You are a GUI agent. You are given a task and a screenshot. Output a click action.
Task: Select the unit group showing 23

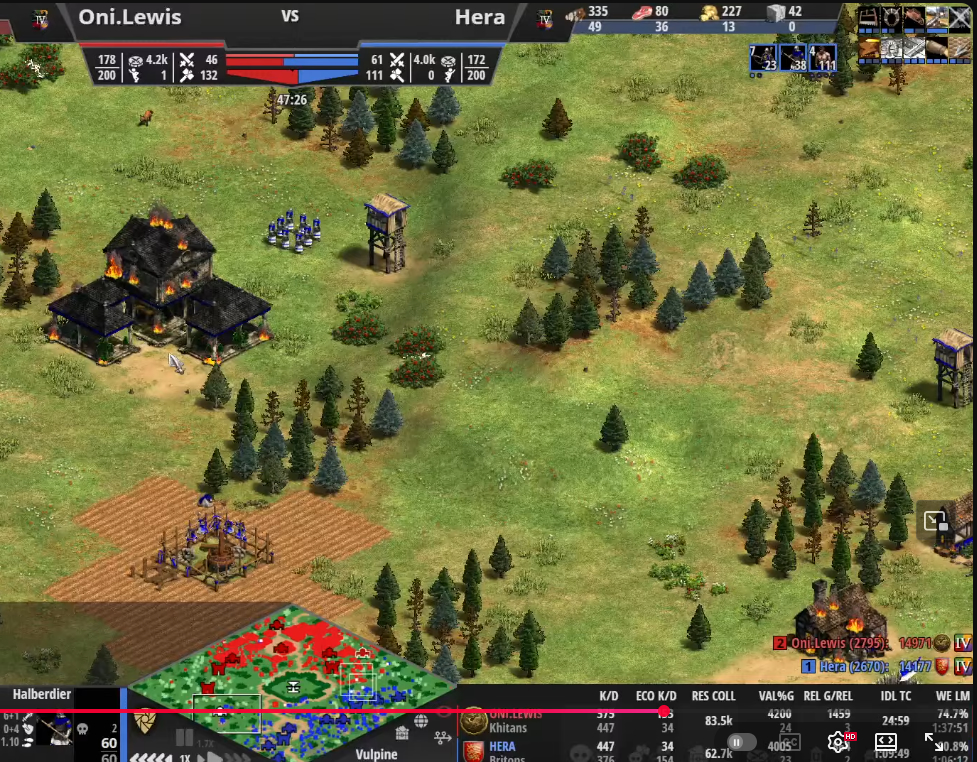(764, 57)
